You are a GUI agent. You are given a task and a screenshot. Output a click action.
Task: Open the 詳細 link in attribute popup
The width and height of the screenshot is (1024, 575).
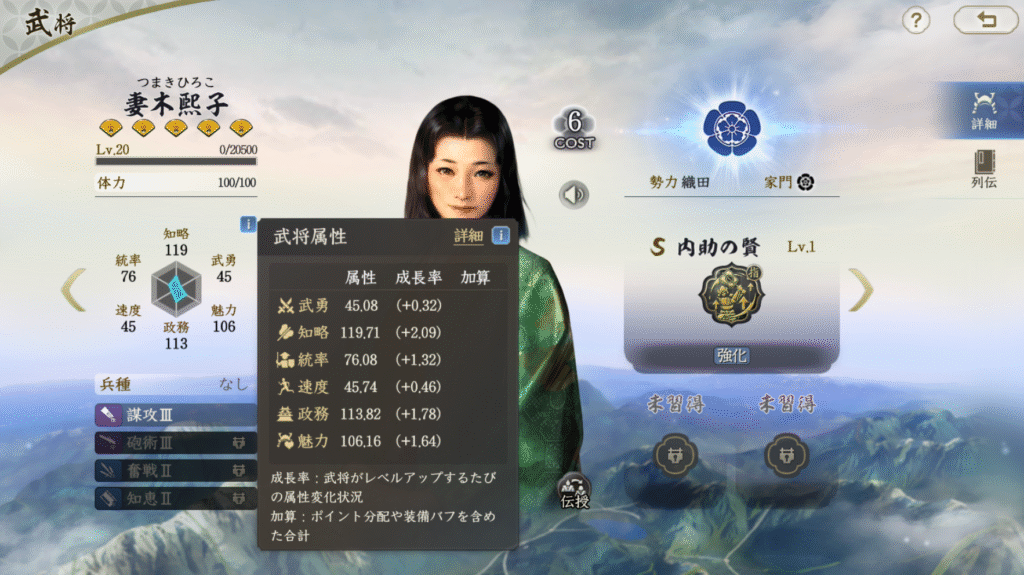[468, 236]
